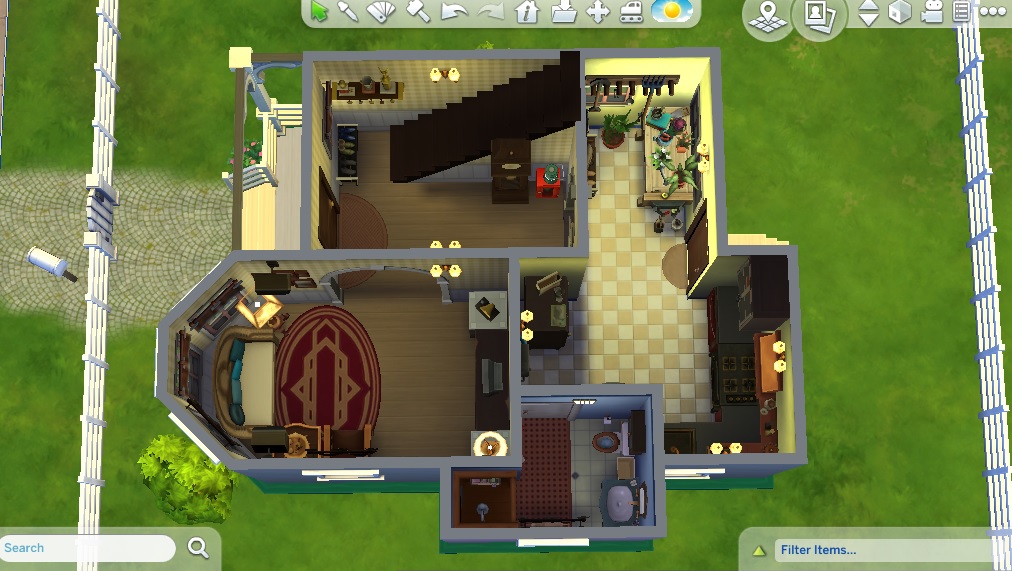
Task: Redo the undone build action
Action: click(490, 12)
